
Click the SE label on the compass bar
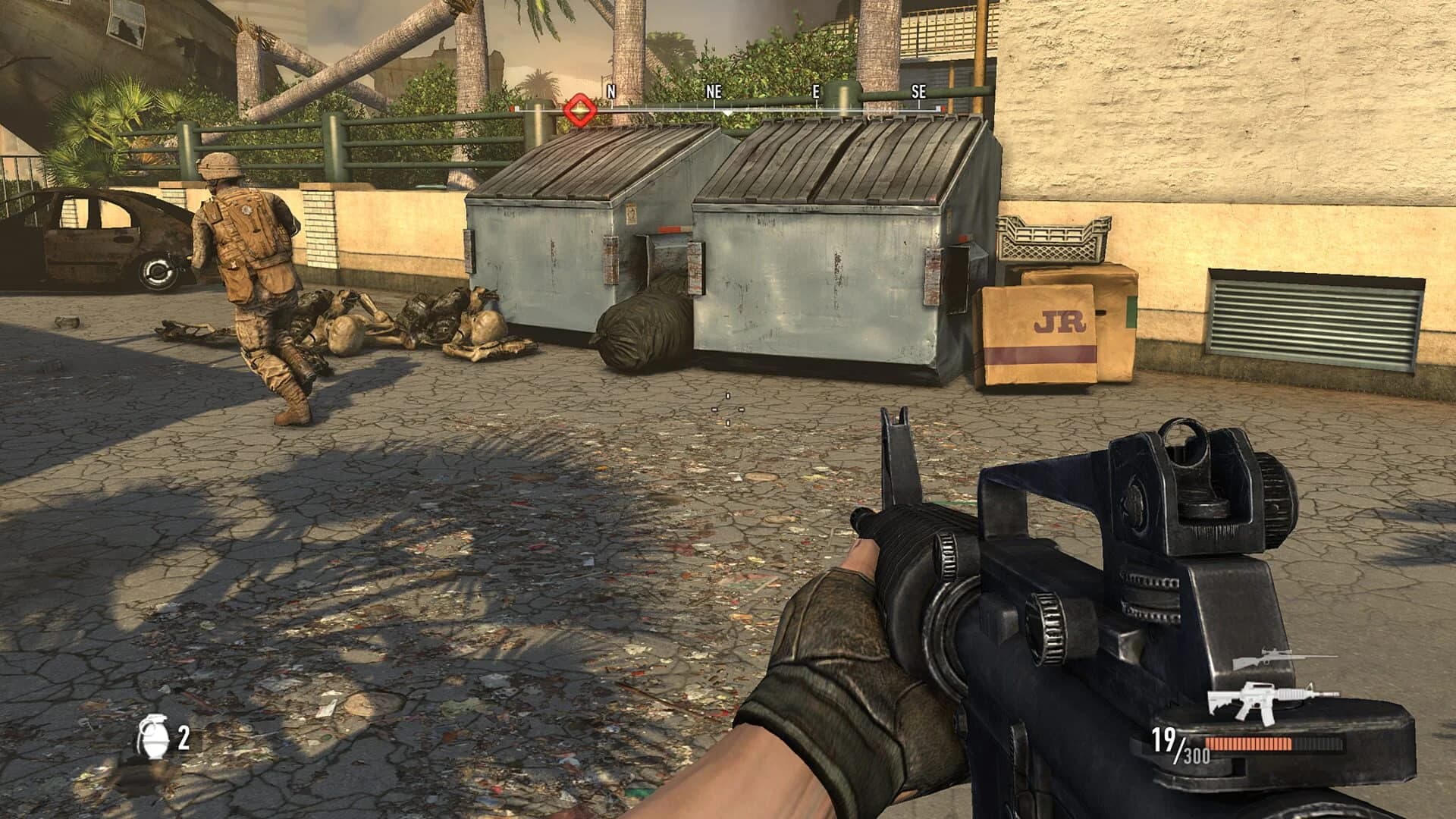[918, 93]
